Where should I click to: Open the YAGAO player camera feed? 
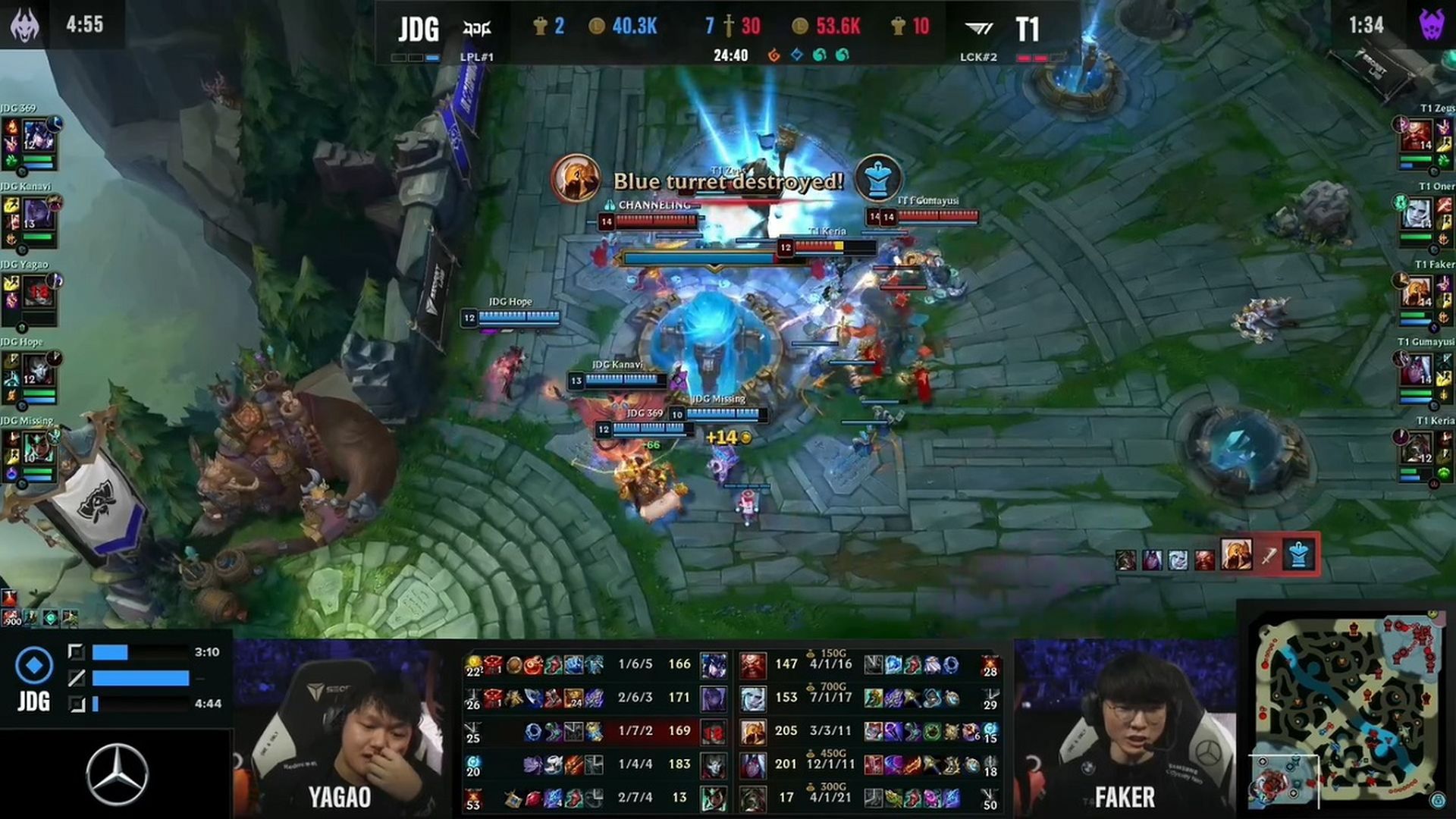[339, 728]
